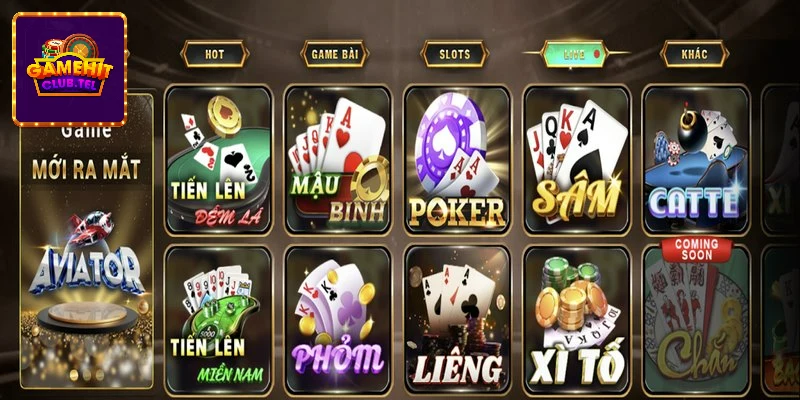Switch to the KHÁC tab
800x400 pixels.
point(694,54)
